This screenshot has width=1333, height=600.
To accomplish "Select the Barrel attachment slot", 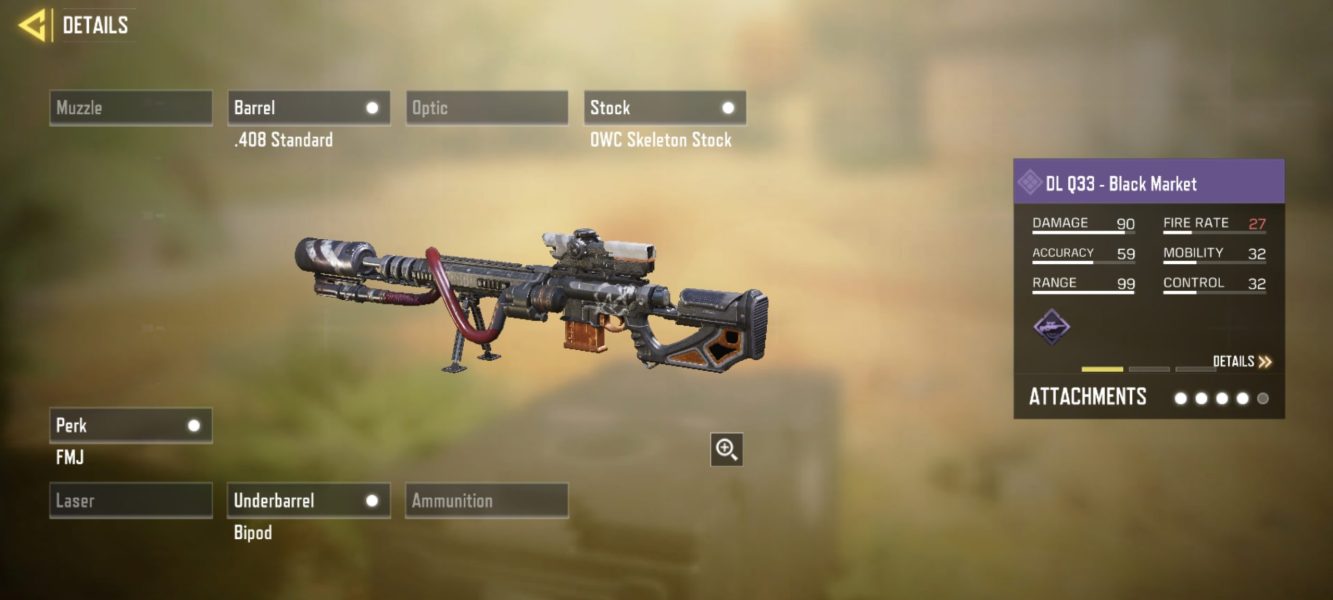I will [308, 108].
